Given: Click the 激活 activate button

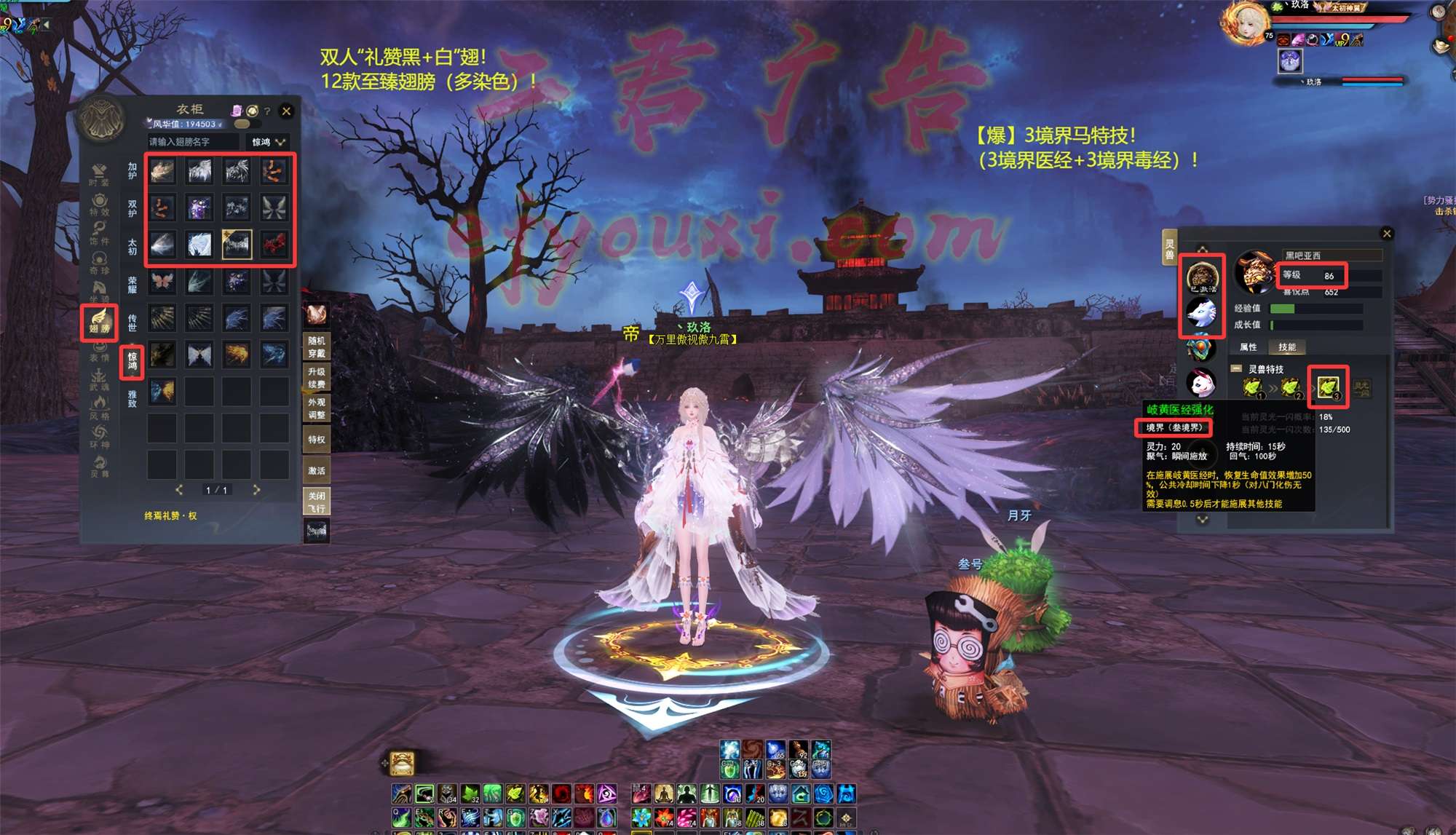Looking at the screenshot, I should pos(317,470).
